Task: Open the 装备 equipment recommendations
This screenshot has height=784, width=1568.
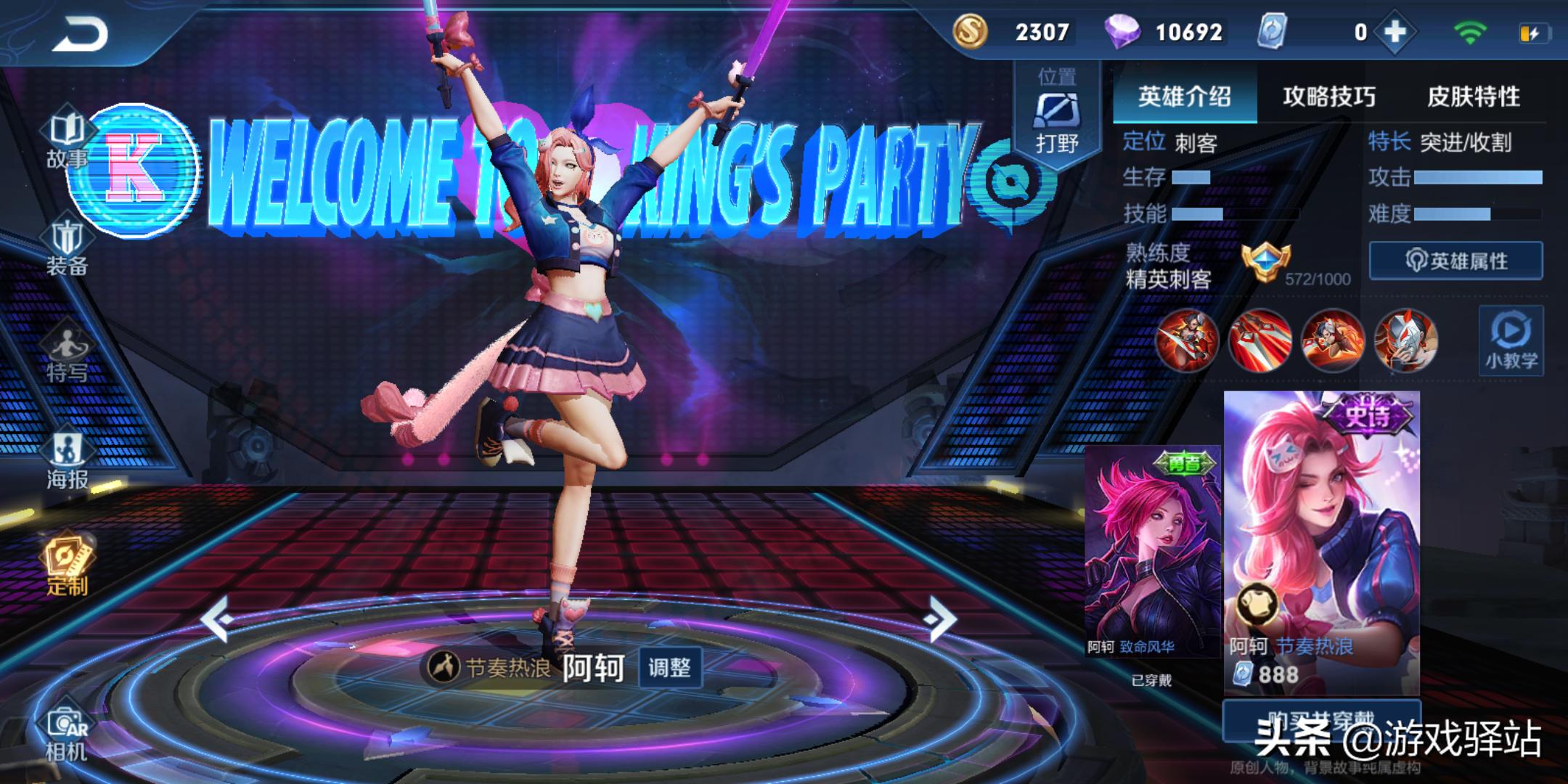Action: coord(67,248)
